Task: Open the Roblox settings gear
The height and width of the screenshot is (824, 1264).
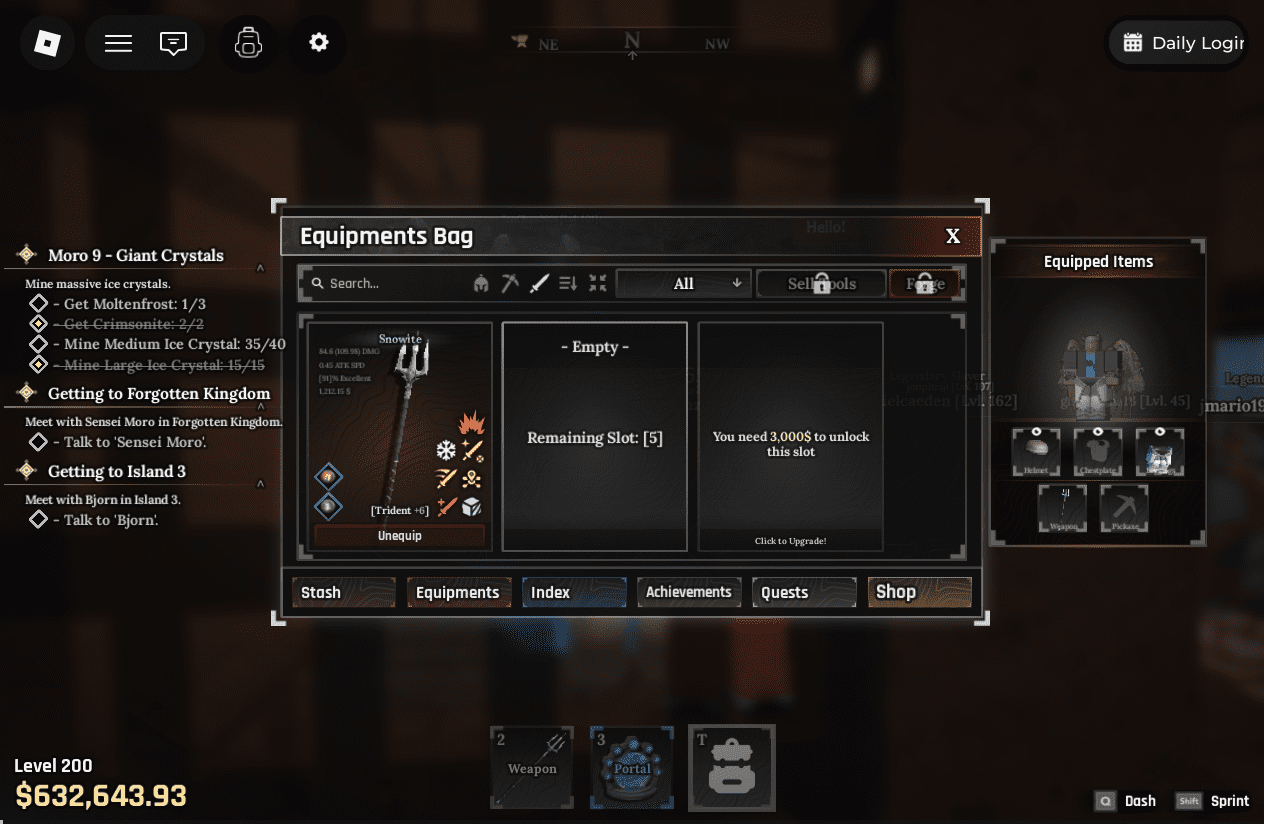Action: pyautogui.click(x=319, y=43)
